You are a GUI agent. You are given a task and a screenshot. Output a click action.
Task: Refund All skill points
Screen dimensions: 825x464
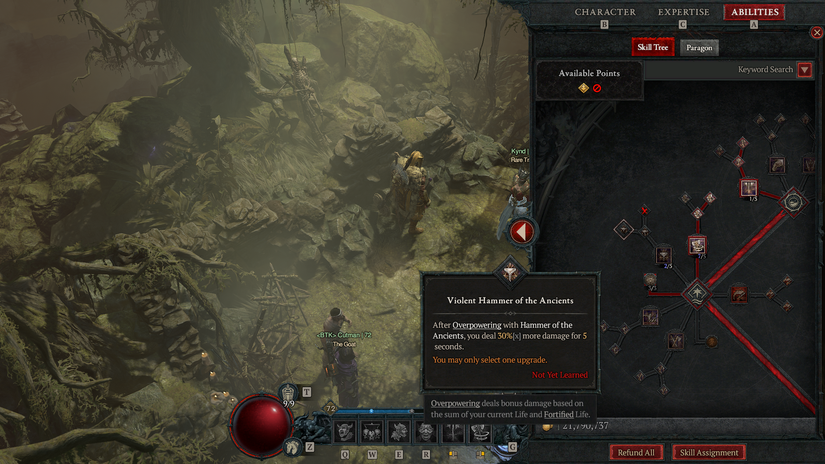point(636,453)
